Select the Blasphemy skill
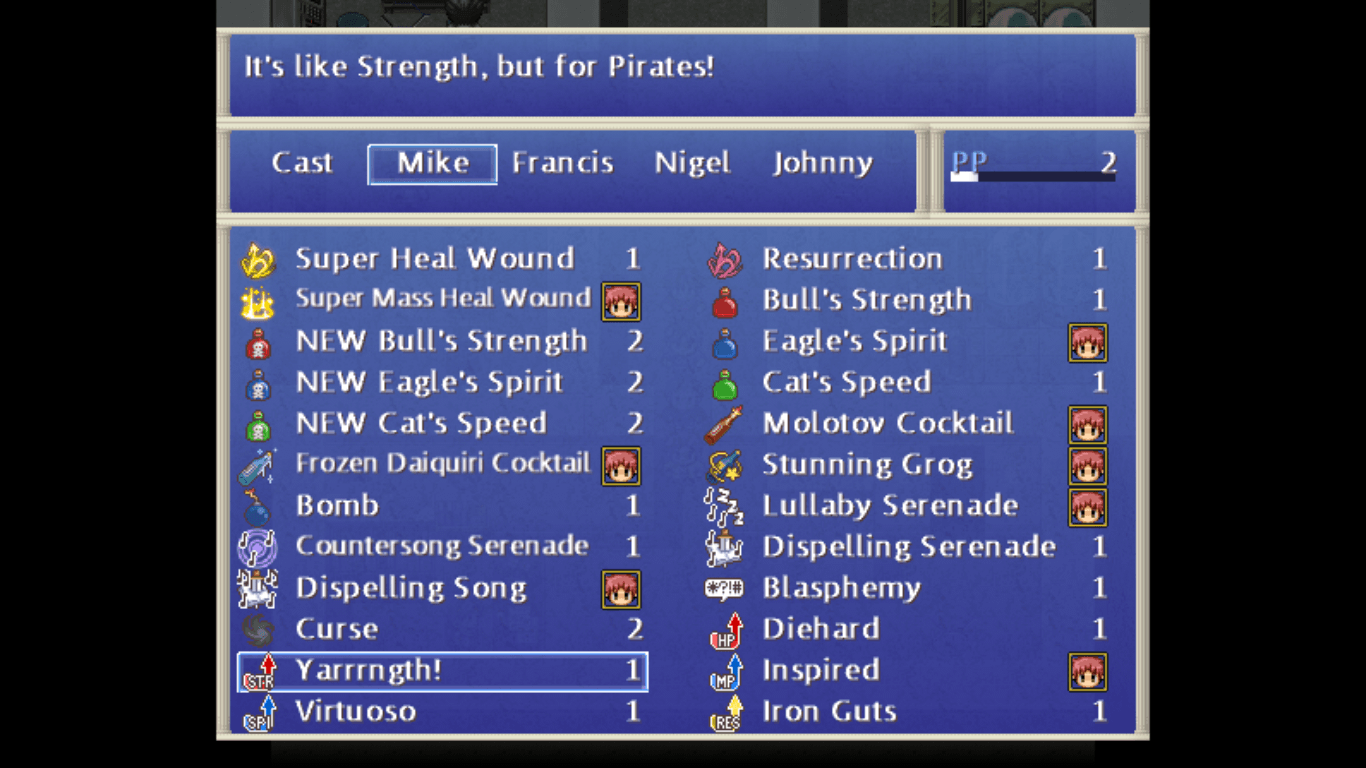Viewport: 1366px width, 768px height. click(841, 588)
